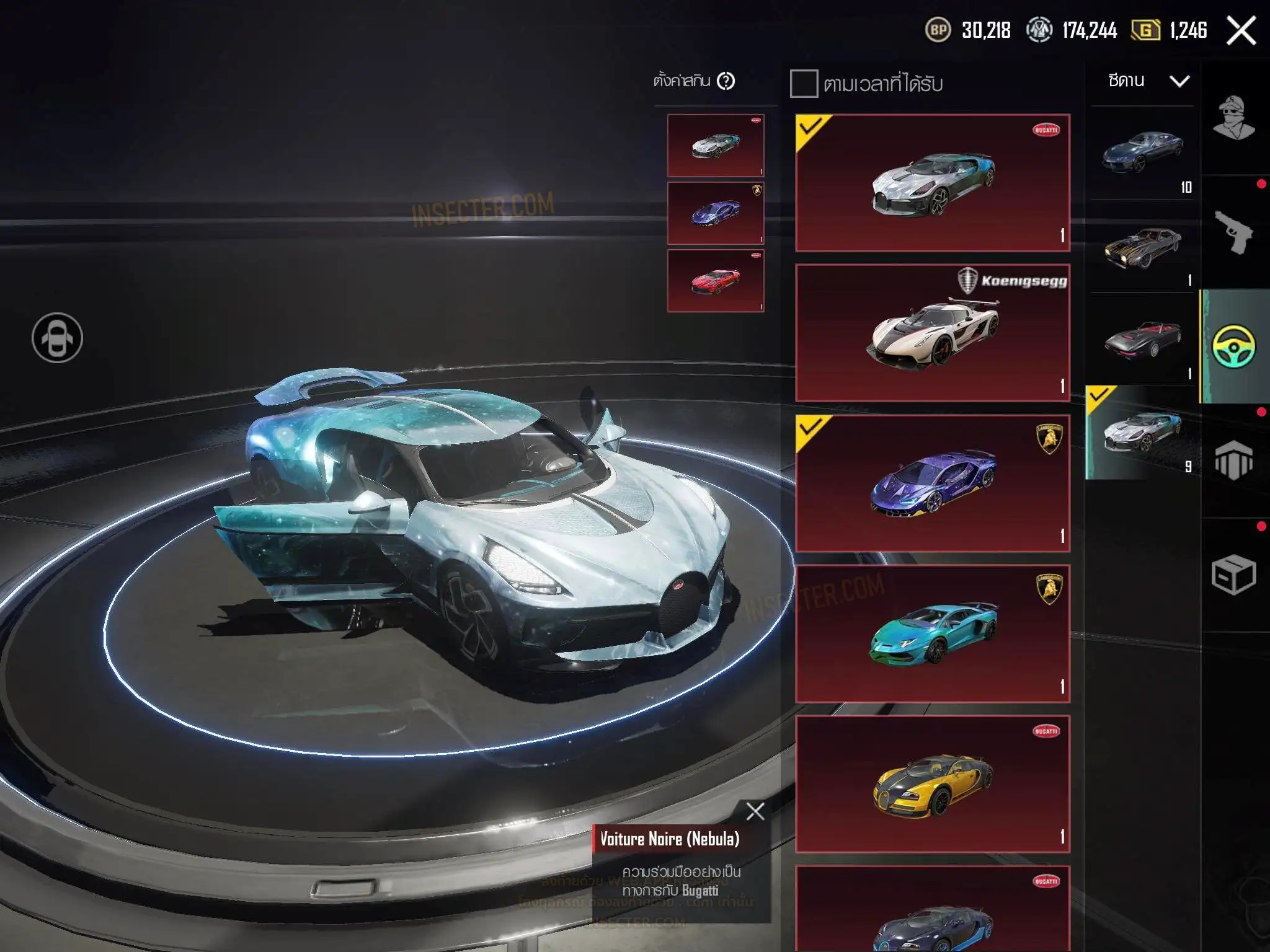Choose the dark blue sedan vehicle category
The image size is (1270, 952).
[x=1142, y=153]
